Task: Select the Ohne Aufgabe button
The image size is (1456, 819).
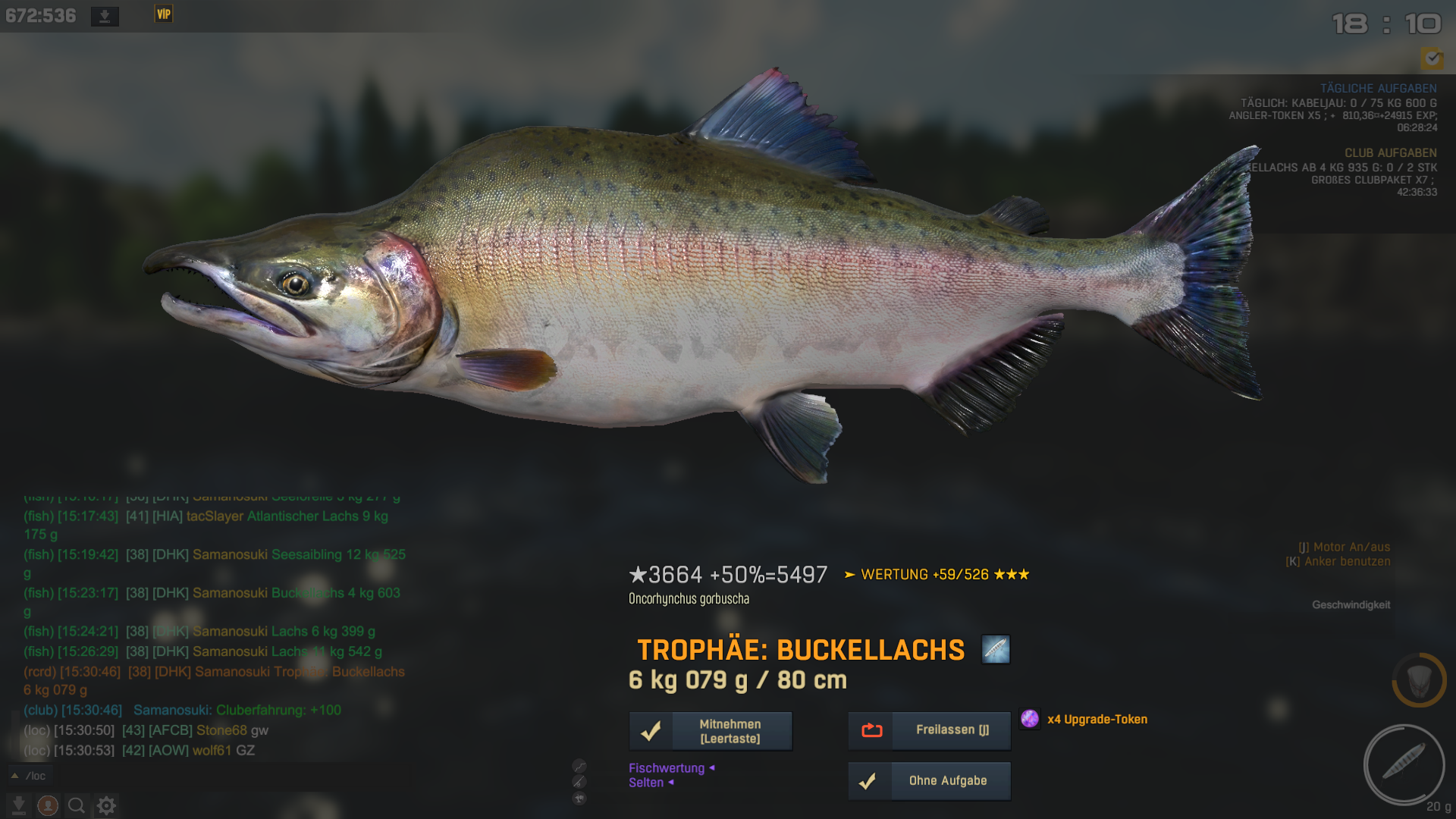Action: [929, 781]
